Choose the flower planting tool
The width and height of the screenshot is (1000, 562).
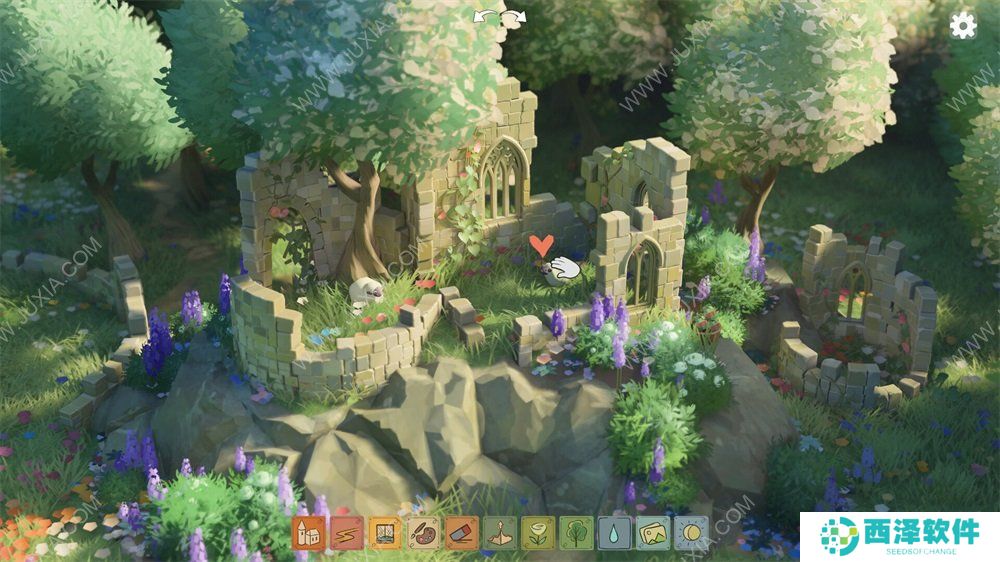coord(538,532)
